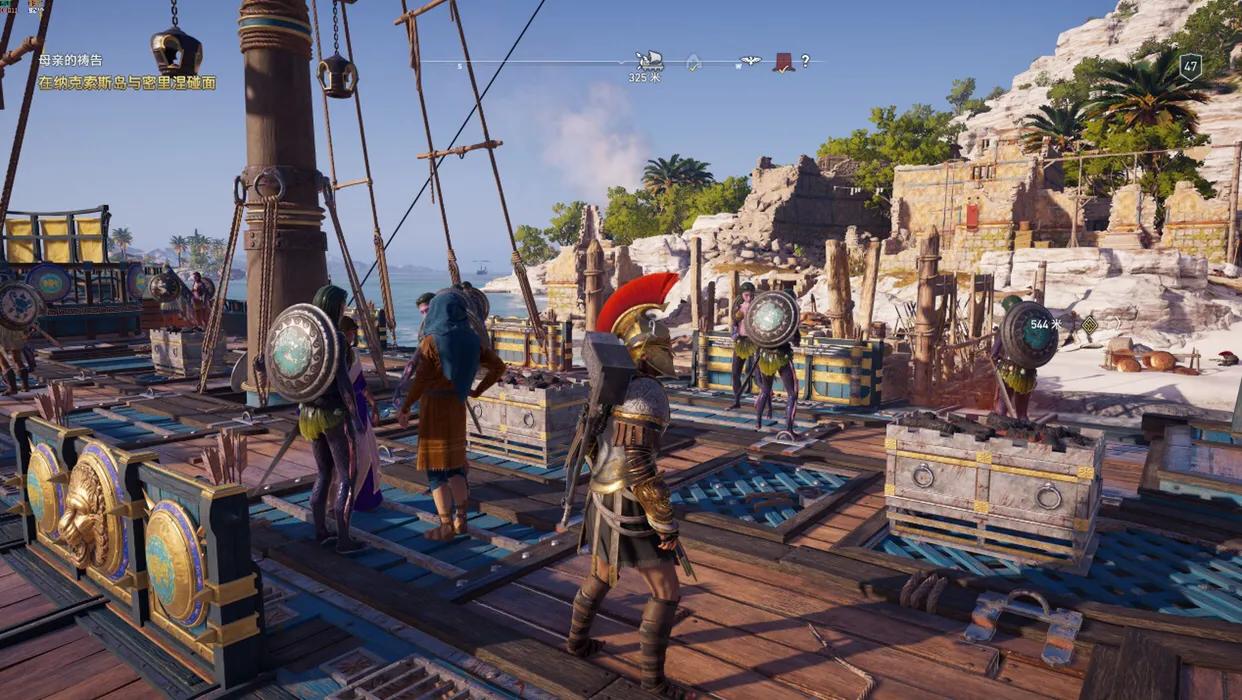Click the ship icon on the compass

point(648,60)
